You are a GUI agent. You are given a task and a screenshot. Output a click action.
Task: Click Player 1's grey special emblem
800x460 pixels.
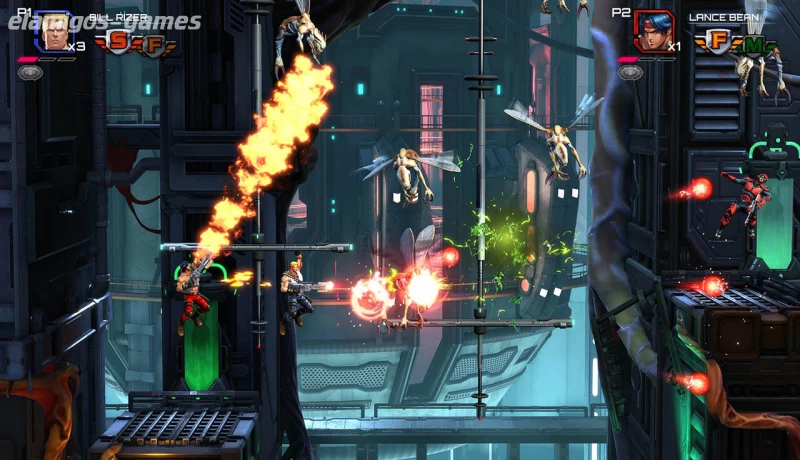(x=29, y=72)
